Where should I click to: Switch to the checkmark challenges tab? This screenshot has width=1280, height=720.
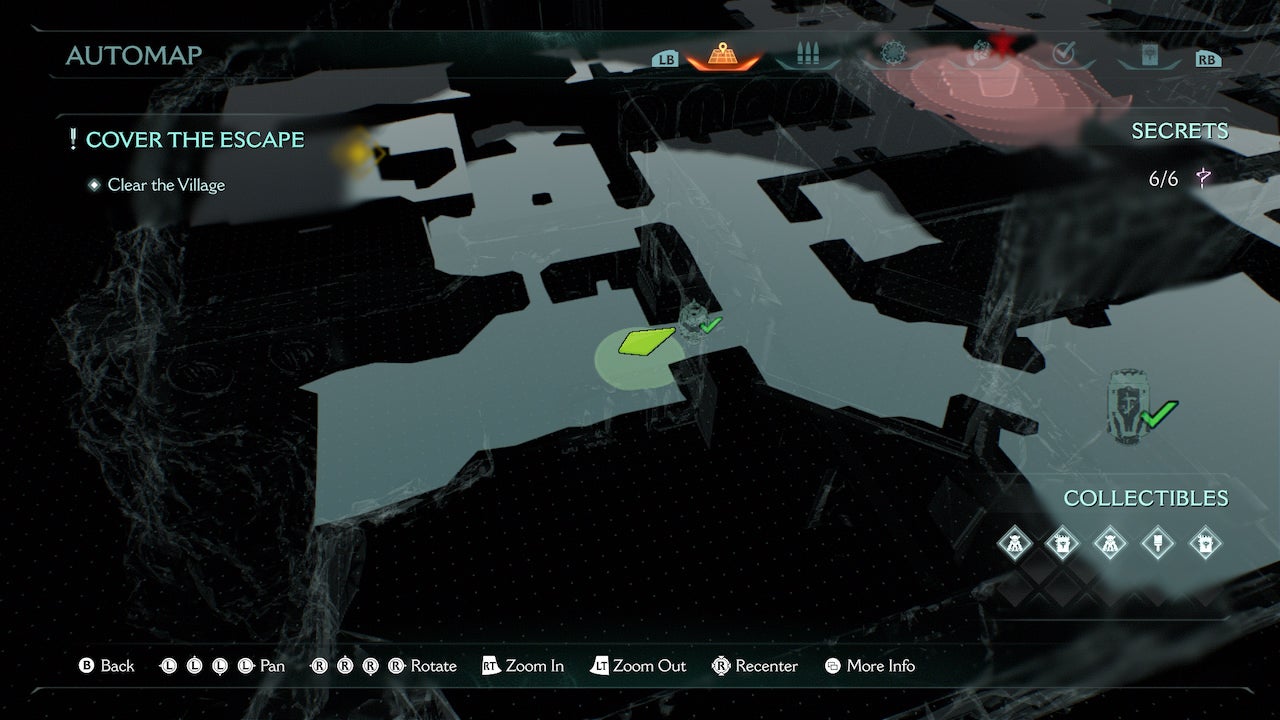tap(1063, 52)
